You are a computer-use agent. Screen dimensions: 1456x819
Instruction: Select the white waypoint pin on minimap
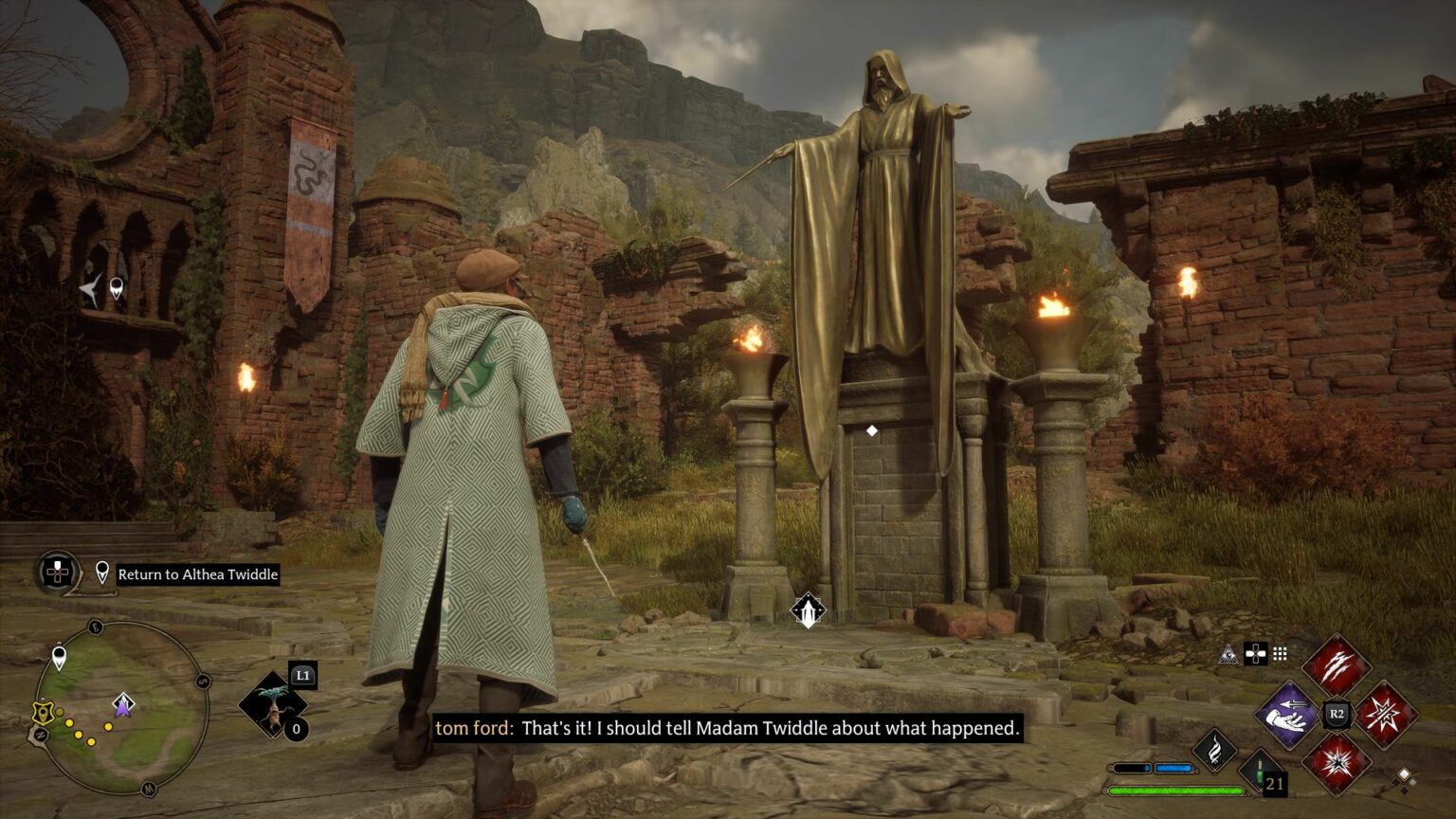tap(59, 655)
